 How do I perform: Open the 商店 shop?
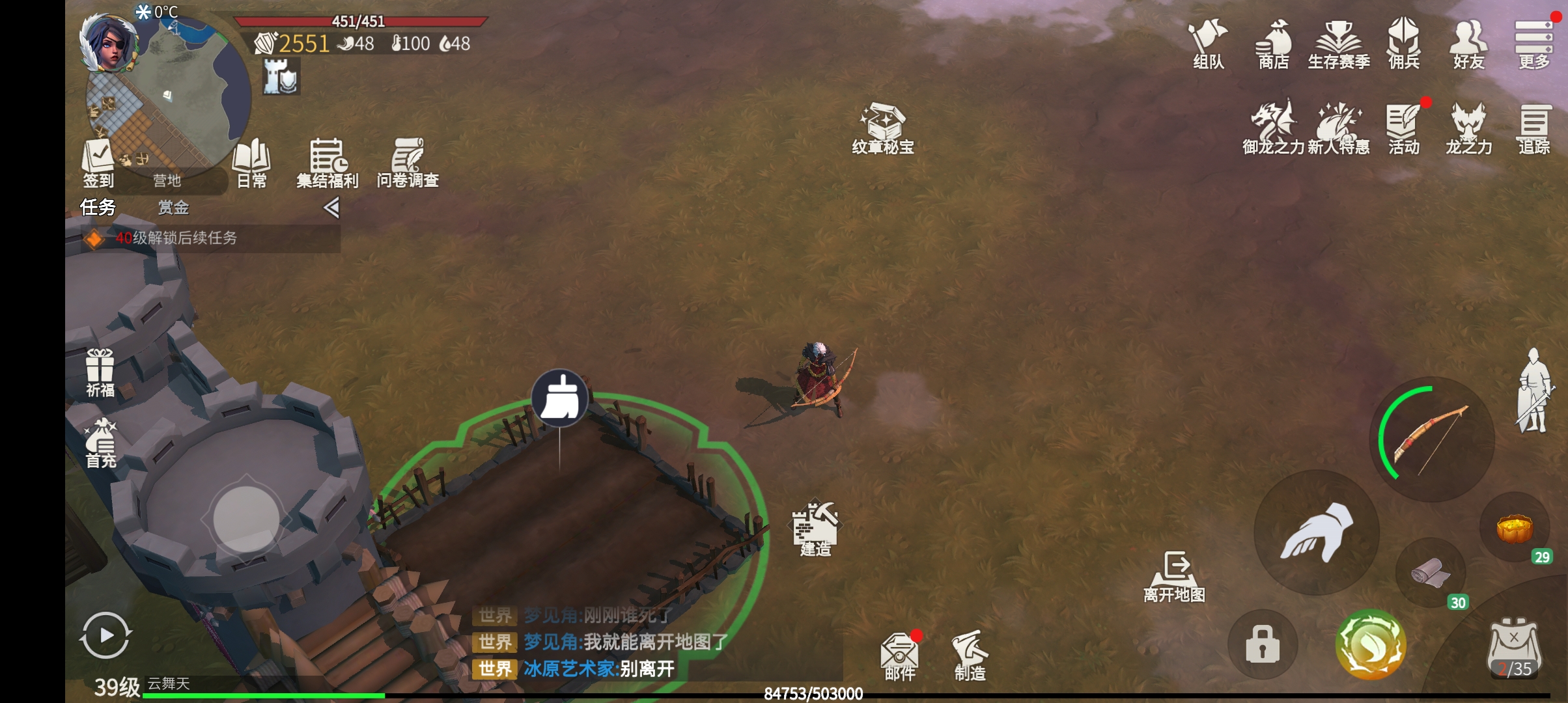click(x=1273, y=43)
